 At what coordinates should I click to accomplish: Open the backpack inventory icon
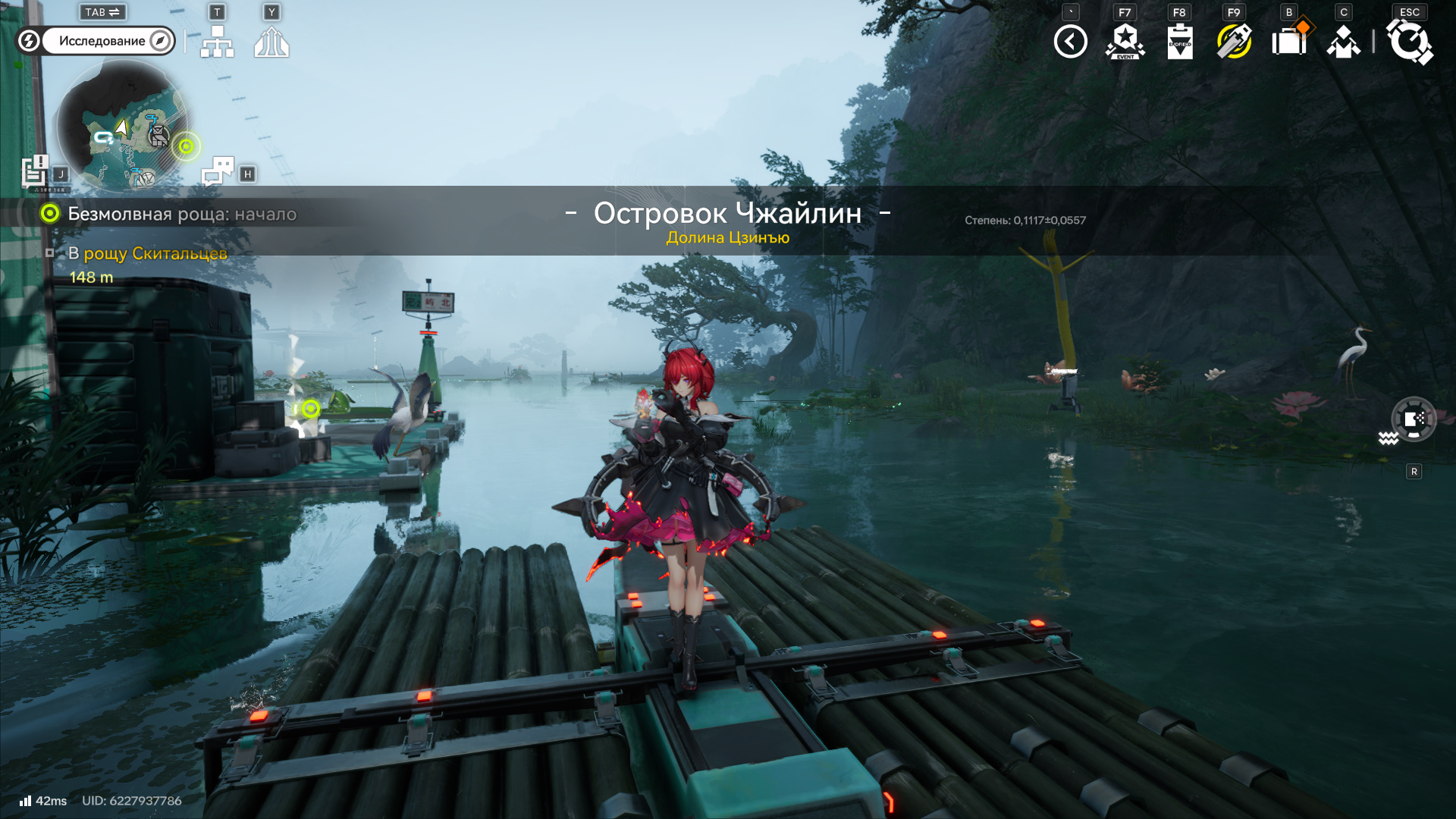click(x=1289, y=42)
